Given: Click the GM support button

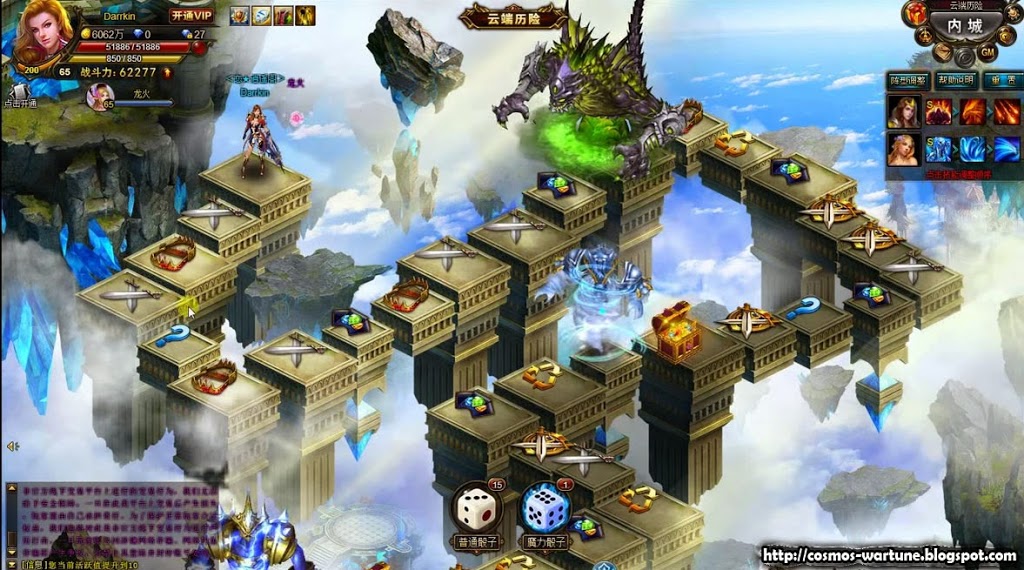Looking at the screenshot, I should [x=988, y=52].
